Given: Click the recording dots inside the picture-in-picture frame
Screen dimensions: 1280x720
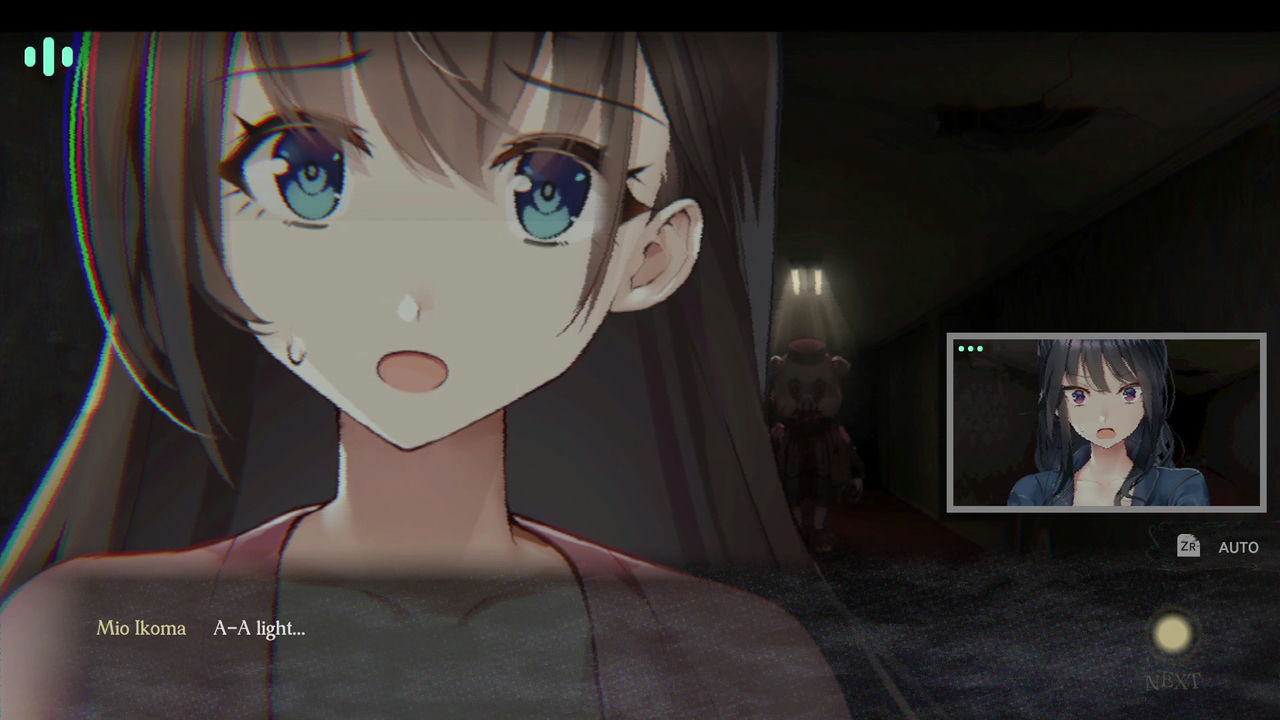Looking at the screenshot, I should point(969,349).
